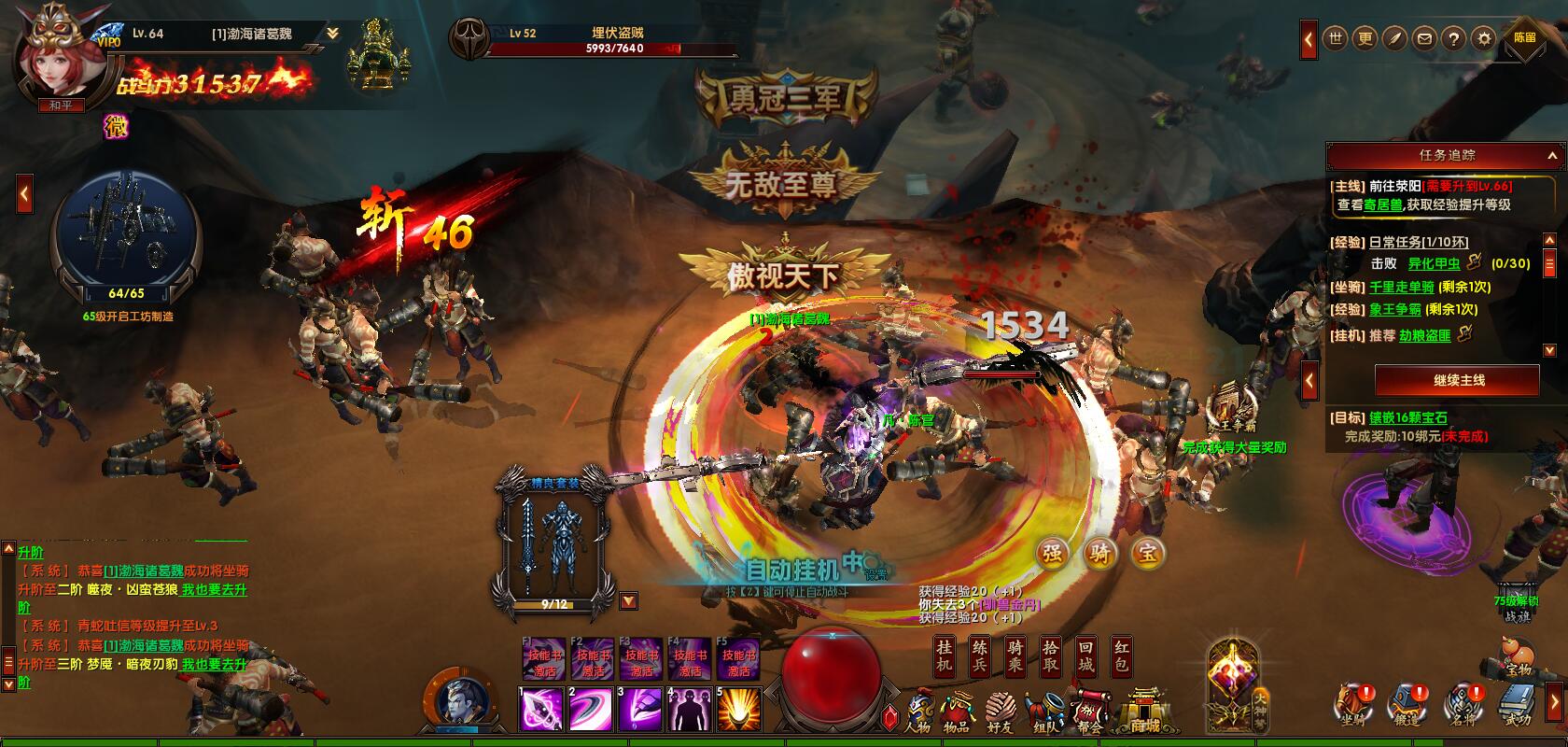Click the 回城 return-to-town button
This screenshot has height=747, width=1568.
click(x=1085, y=656)
